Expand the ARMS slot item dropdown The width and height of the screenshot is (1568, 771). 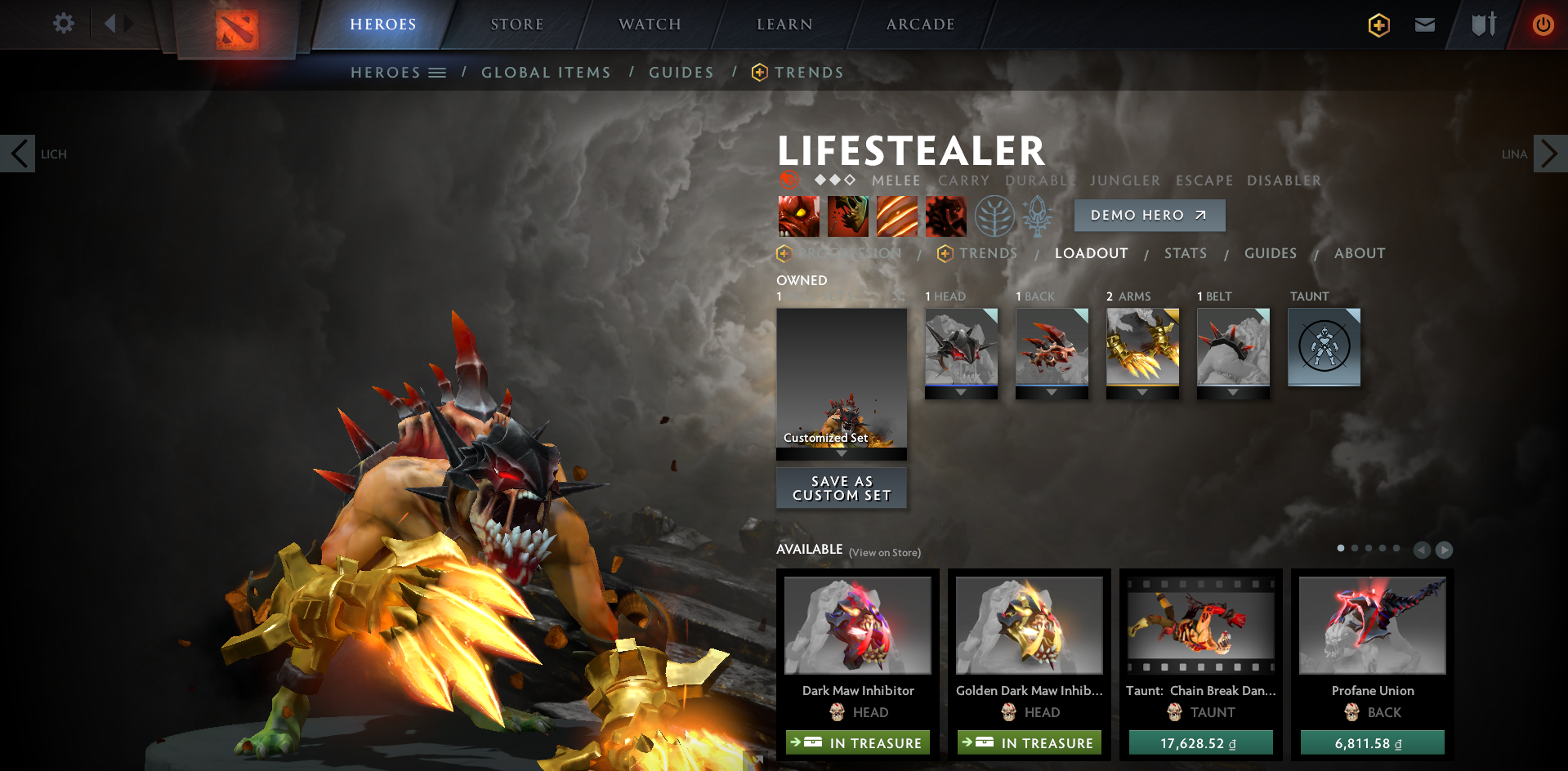tap(1142, 391)
